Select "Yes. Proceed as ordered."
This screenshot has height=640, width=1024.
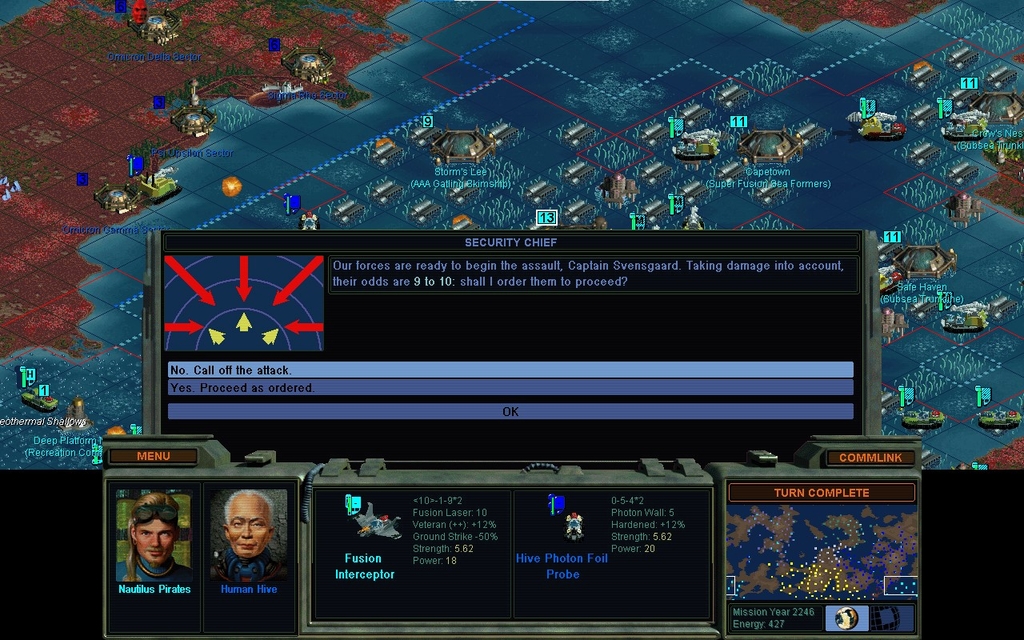pos(510,388)
